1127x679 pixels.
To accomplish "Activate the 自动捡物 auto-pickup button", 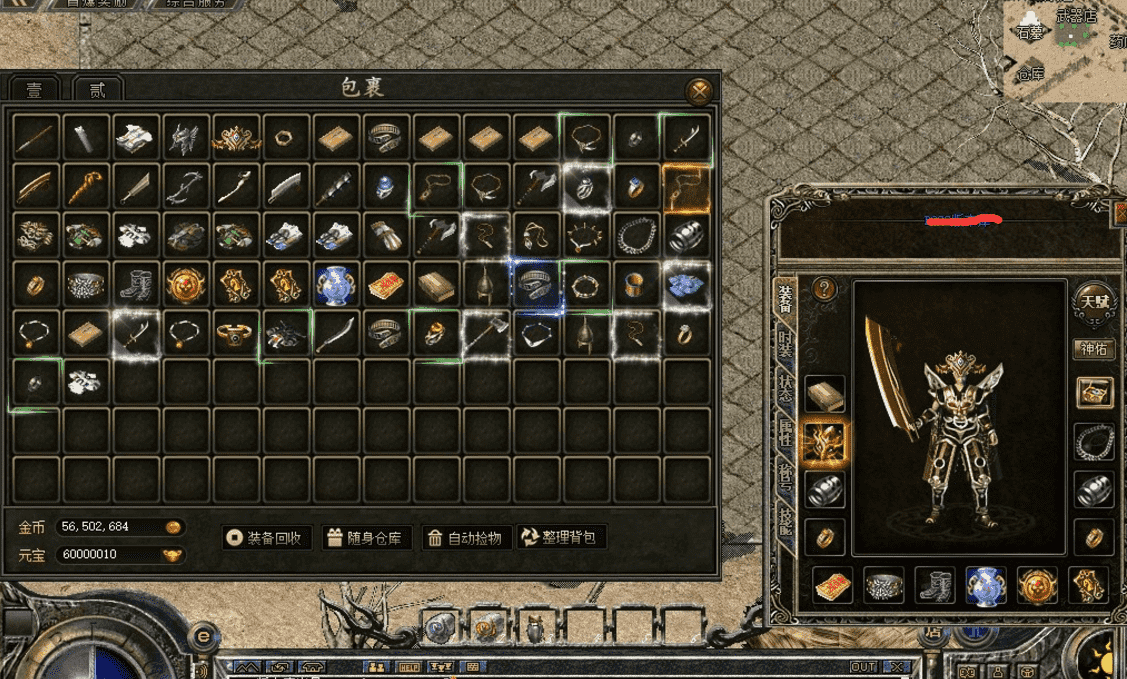I will point(465,538).
